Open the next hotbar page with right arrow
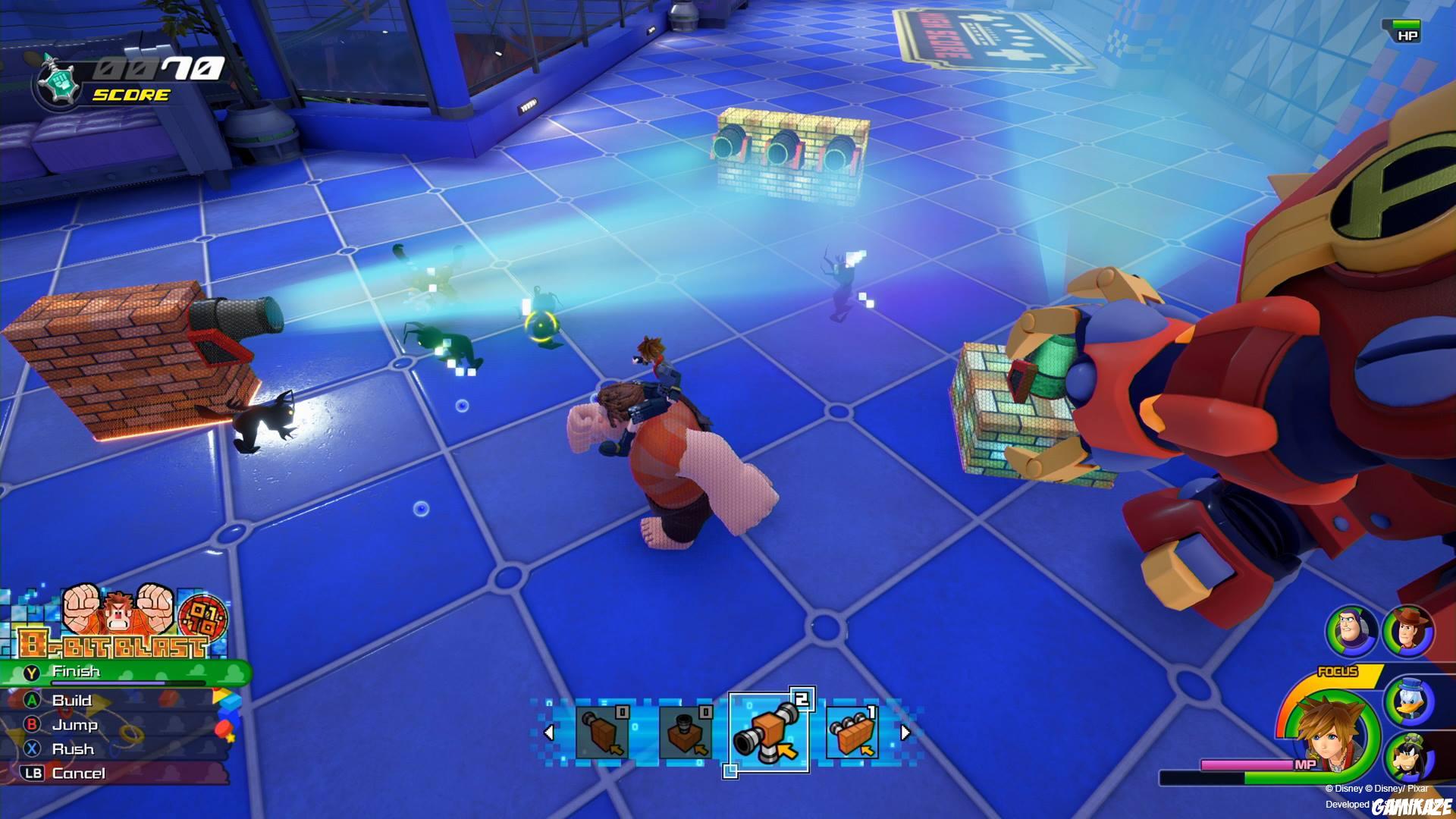 (x=905, y=734)
